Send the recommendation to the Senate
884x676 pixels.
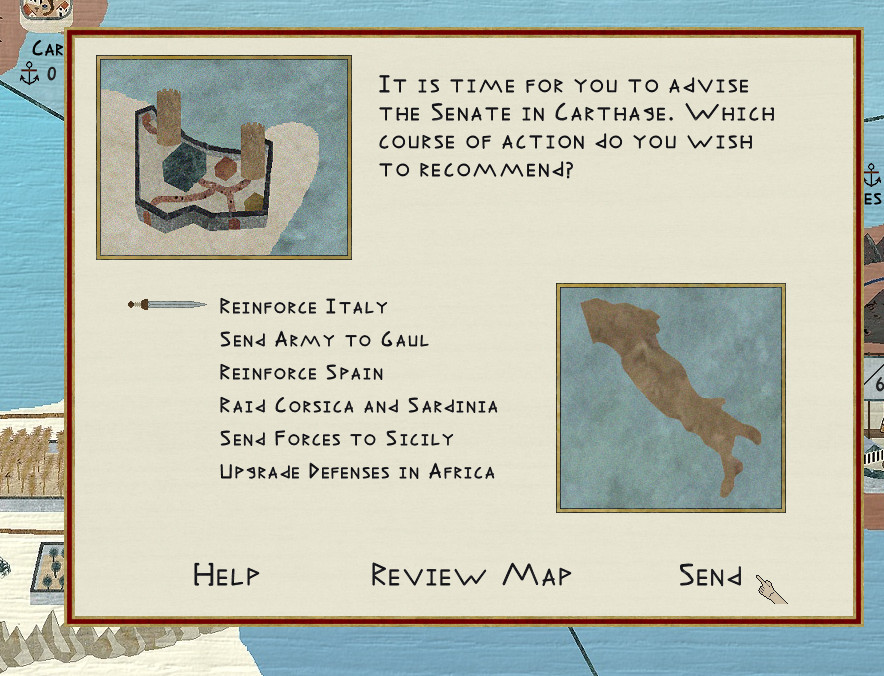pos(711,576)
